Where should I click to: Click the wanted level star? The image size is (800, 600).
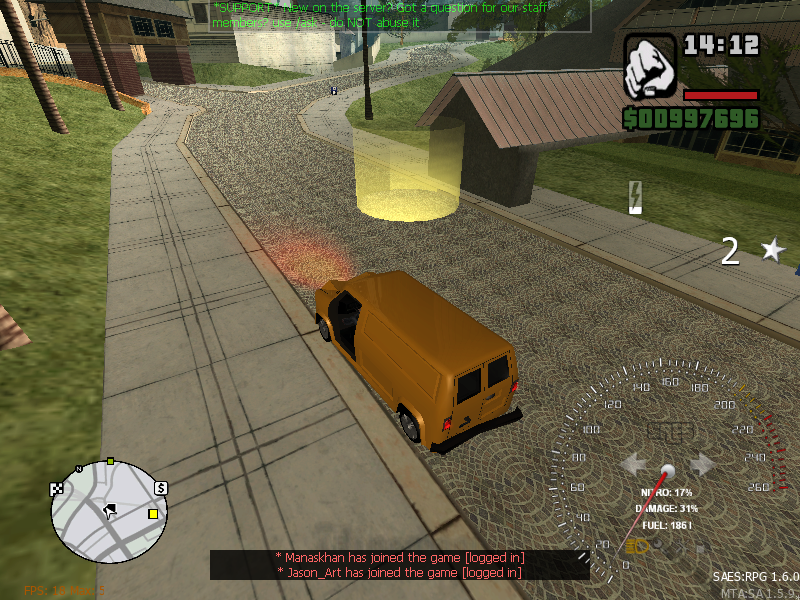click(x=772, y=250)
